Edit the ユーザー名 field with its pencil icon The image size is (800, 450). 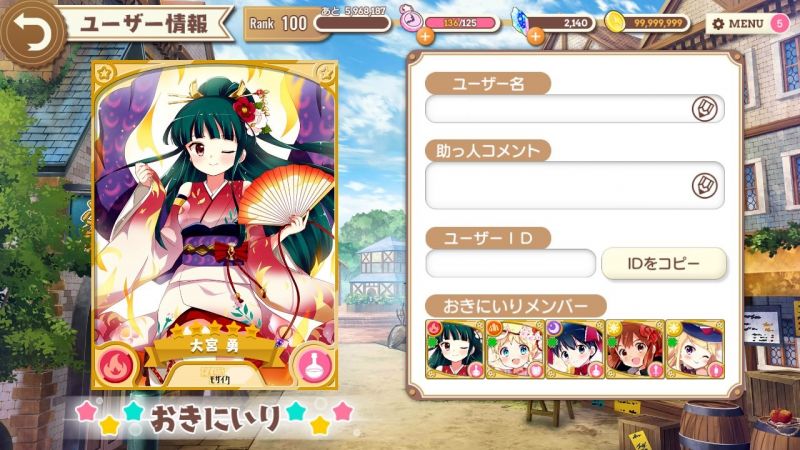click(705, 108)
